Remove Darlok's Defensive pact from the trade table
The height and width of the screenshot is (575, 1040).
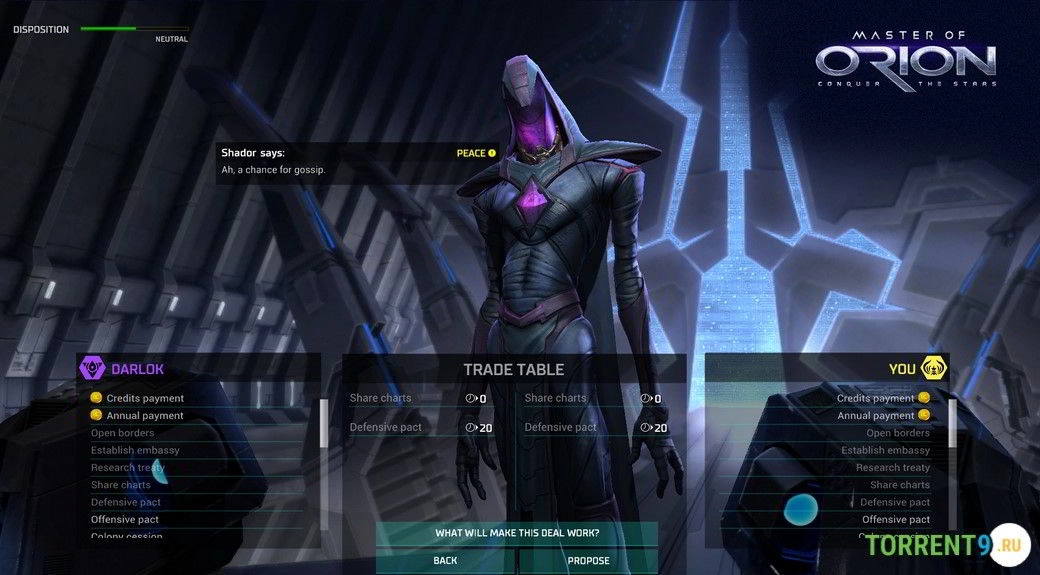386,427
